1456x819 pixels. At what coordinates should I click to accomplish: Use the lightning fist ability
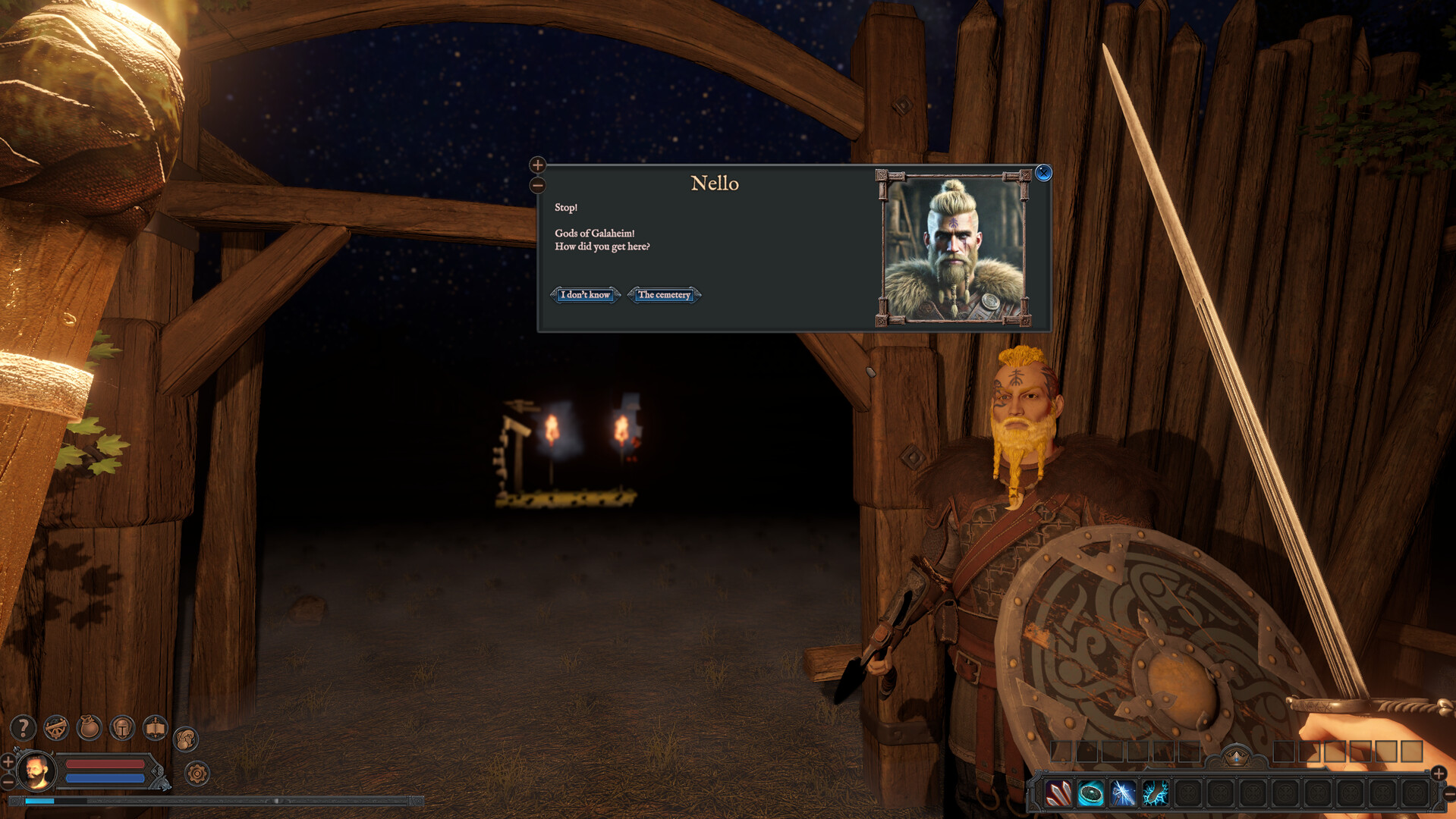tap(1156, 794)
